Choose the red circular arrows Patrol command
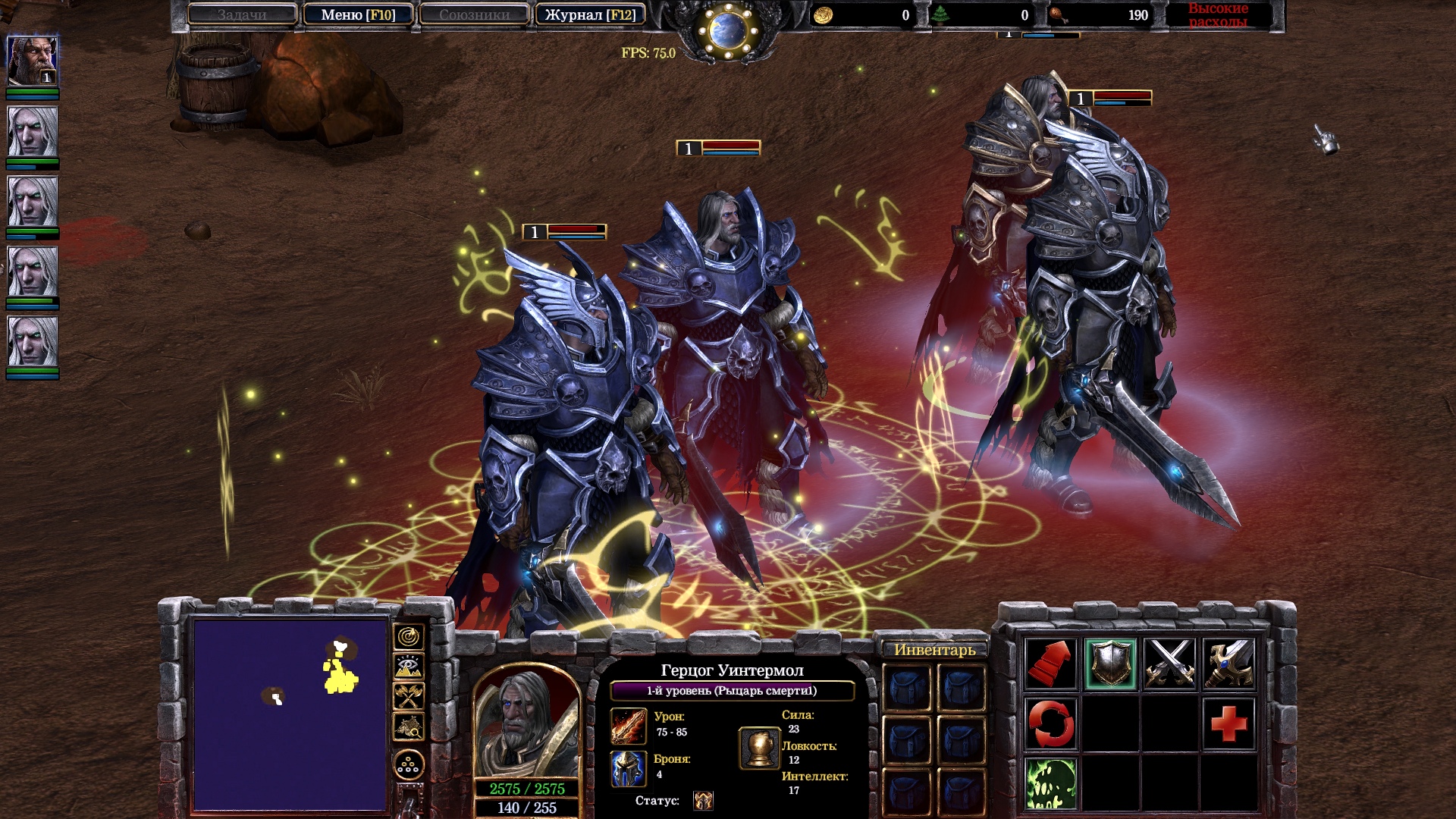Viewport: 1456px width, 819px height. 1051,723
